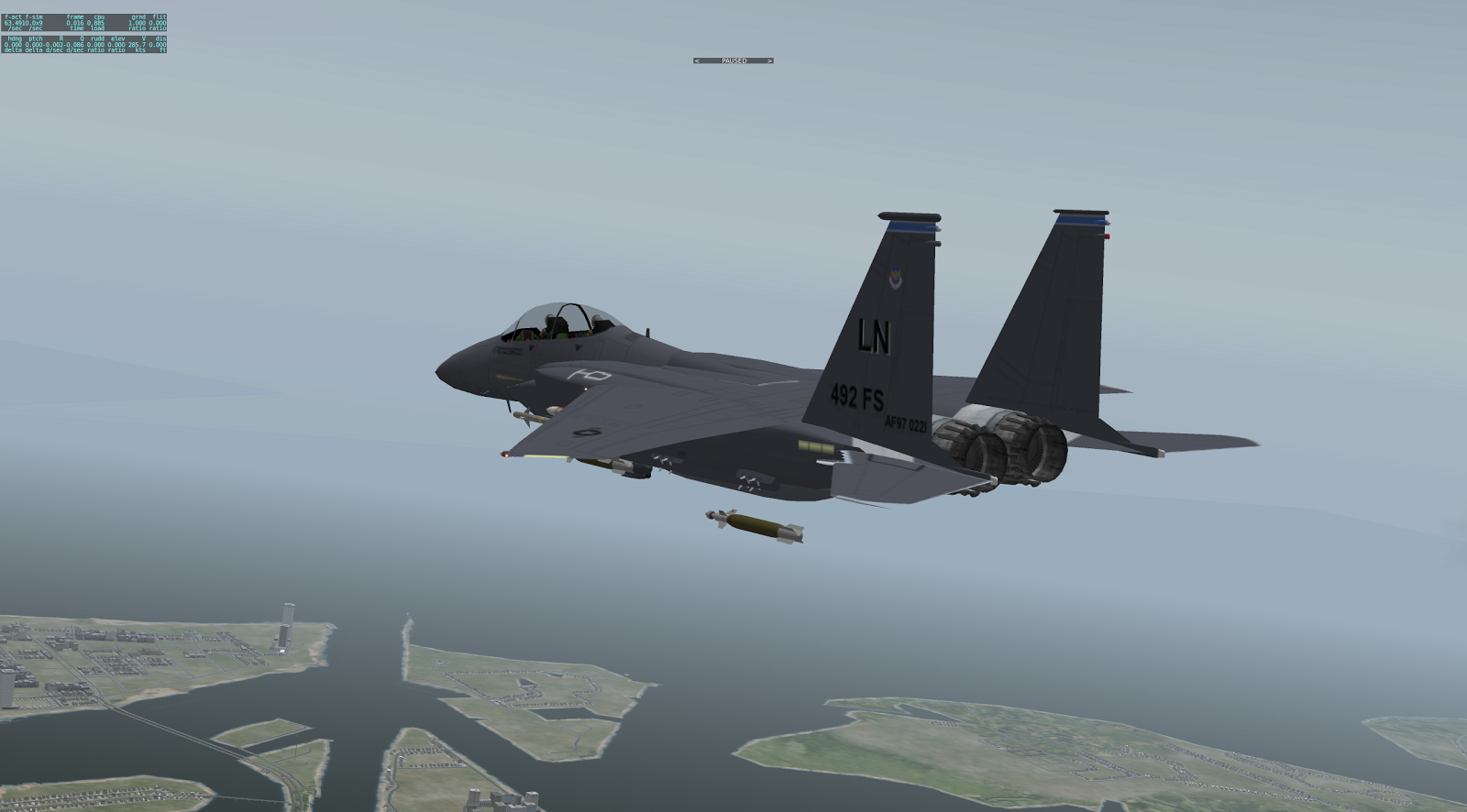Select the flit ratio readout

pyautogui.click(x=158, y=23)
